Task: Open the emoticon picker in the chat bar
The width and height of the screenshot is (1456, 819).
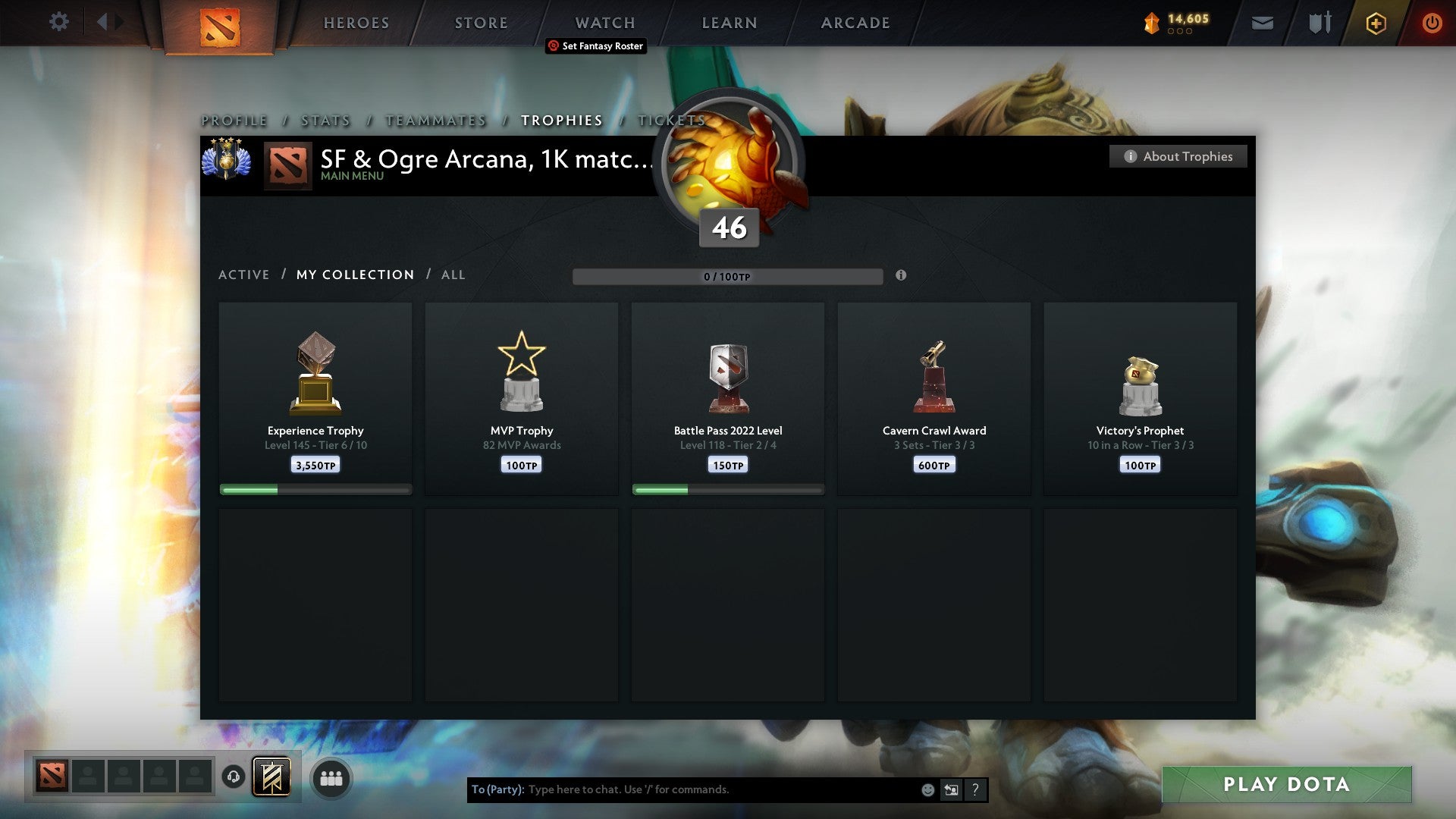Action: pos(927,789)
